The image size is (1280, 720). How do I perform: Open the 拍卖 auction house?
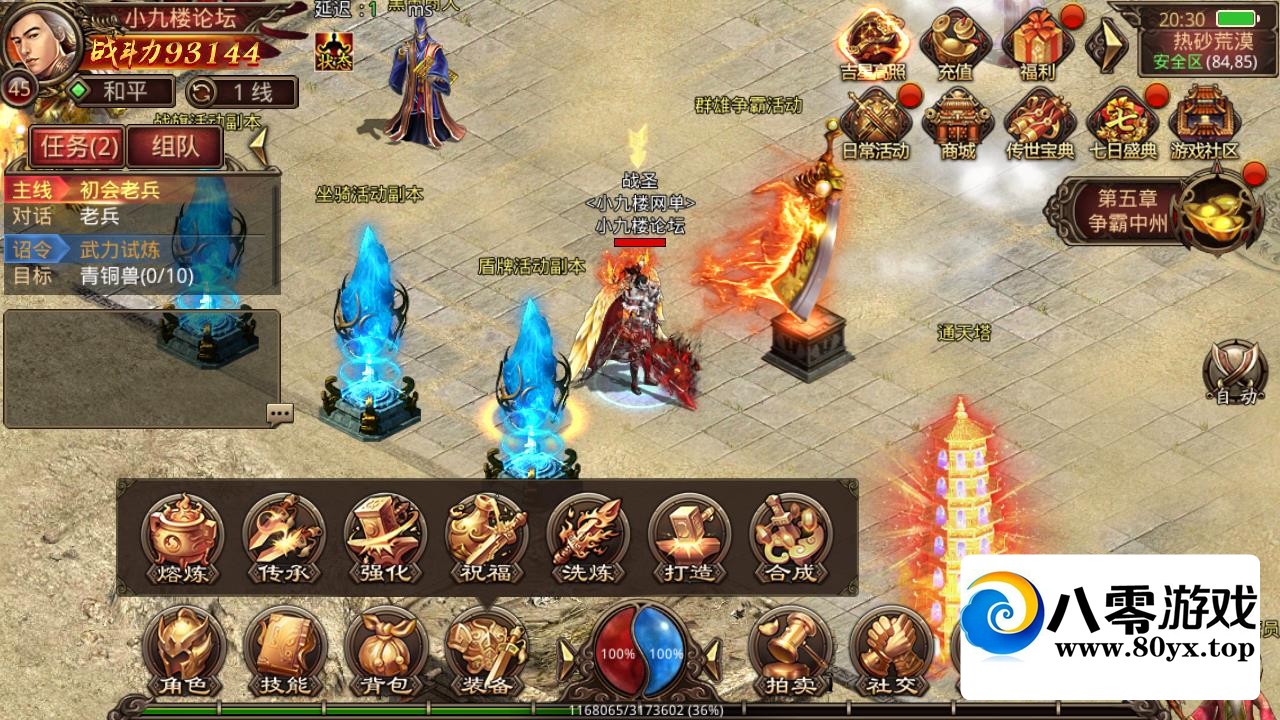click(x=790, y=652)
